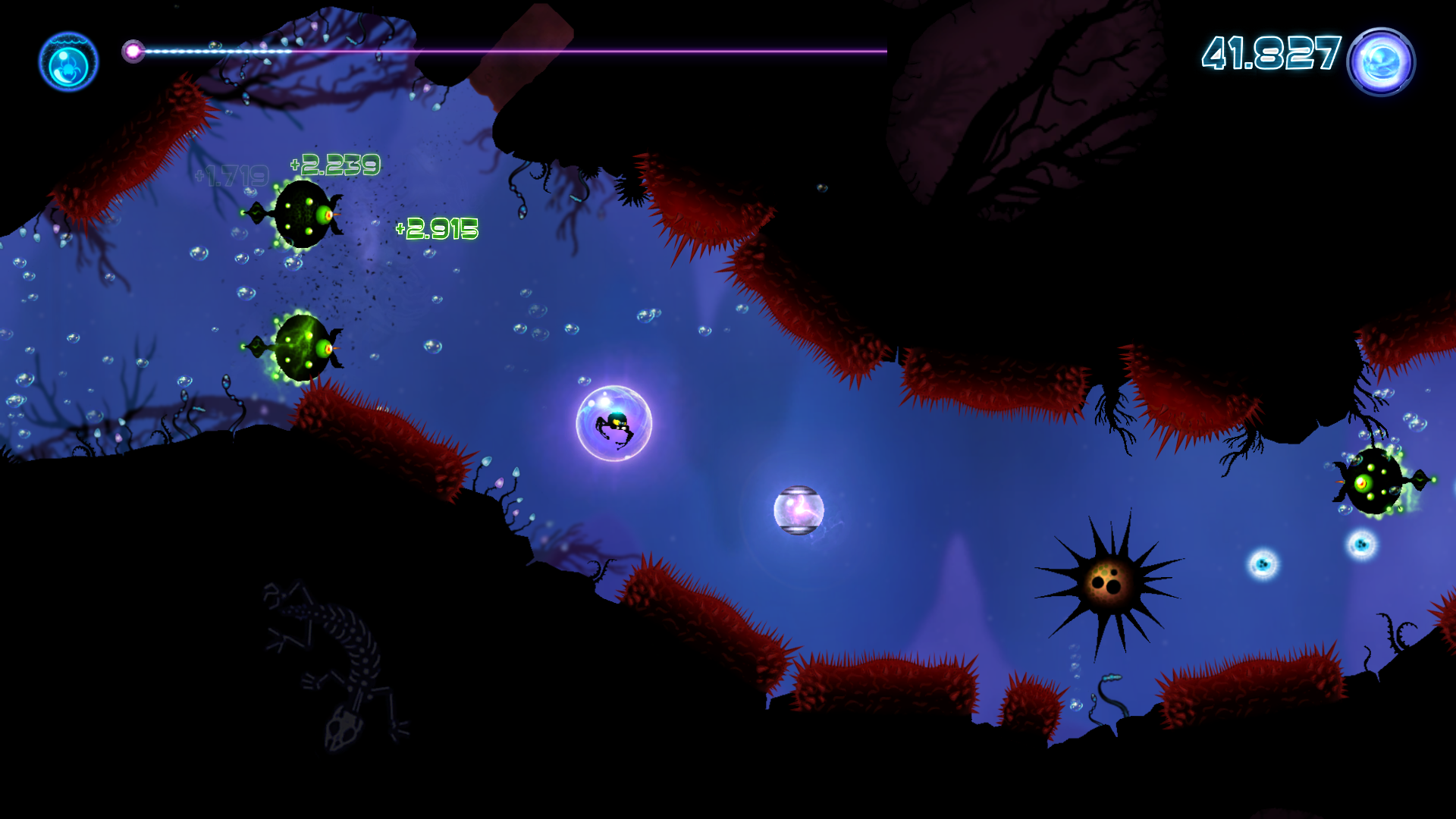Toggle the pink marker at the progress bar start

click(x=134, y=50)
